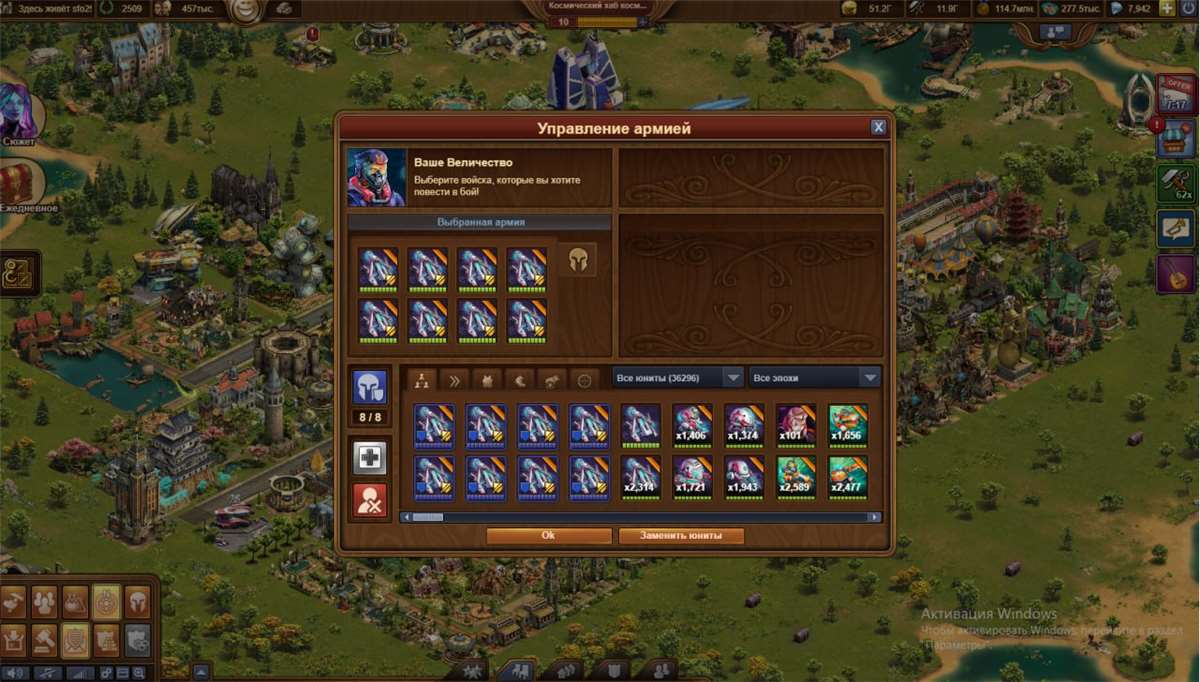This screenshot has width=1200, height=682.
Task: Pick the unit stack showing x101
Action: tap(796, 425)
